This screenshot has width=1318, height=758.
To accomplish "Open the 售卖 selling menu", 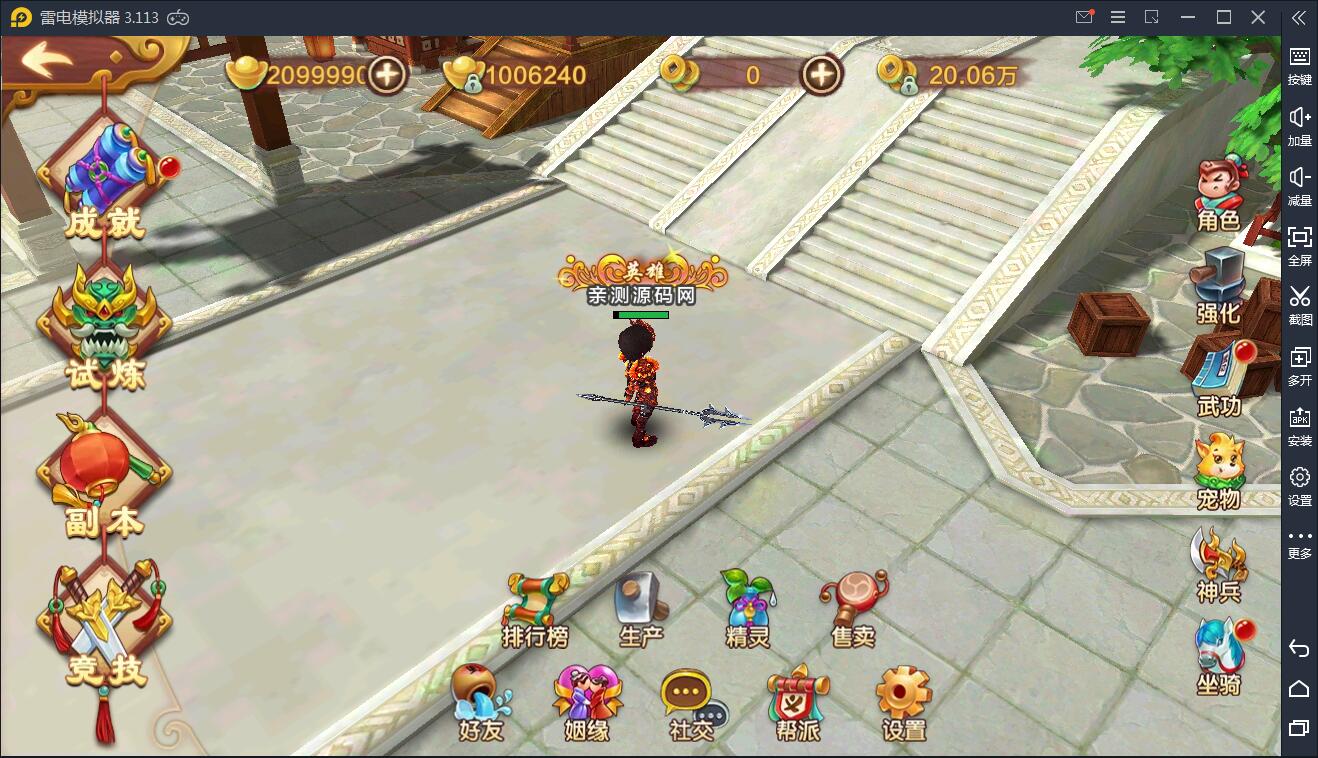I will tap(853, 610).
